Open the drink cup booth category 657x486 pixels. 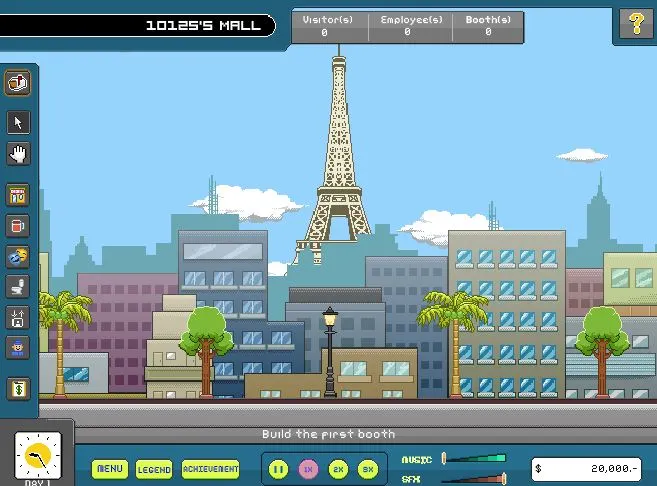18,226
